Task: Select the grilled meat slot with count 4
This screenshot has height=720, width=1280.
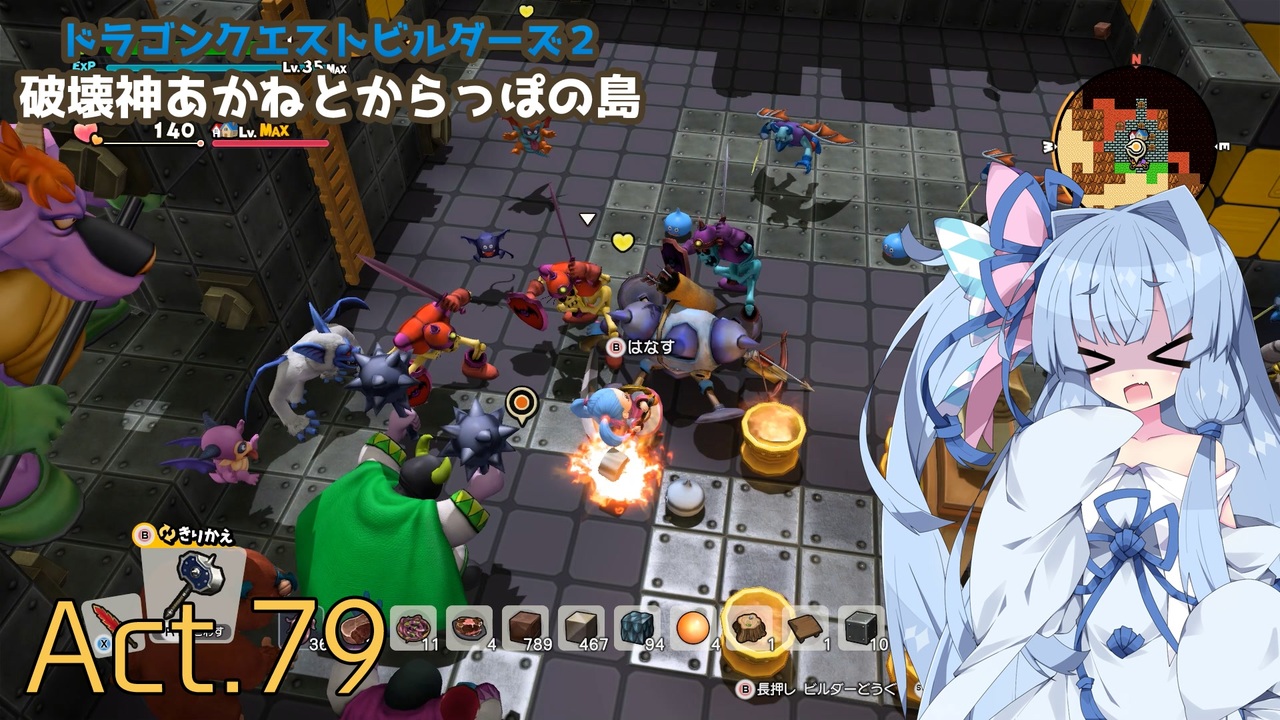Action: pos(470,628)
